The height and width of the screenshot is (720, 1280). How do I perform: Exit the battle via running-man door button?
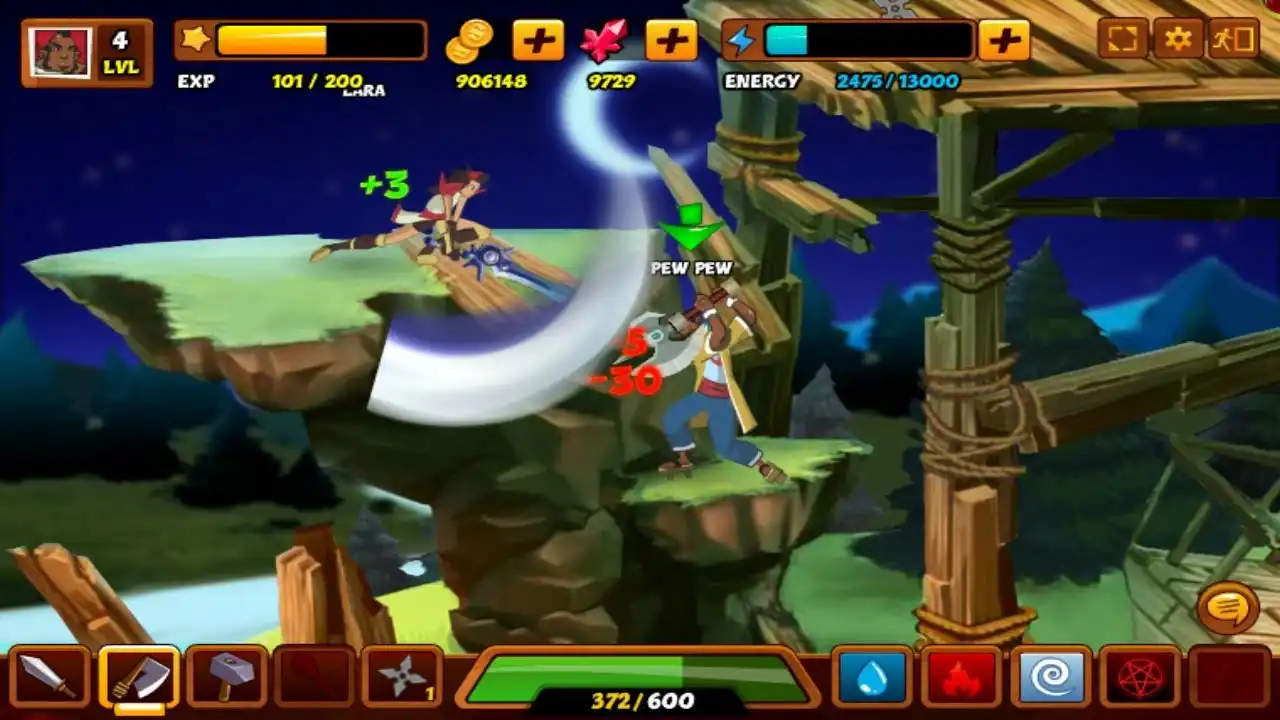tap(1234, 40)
